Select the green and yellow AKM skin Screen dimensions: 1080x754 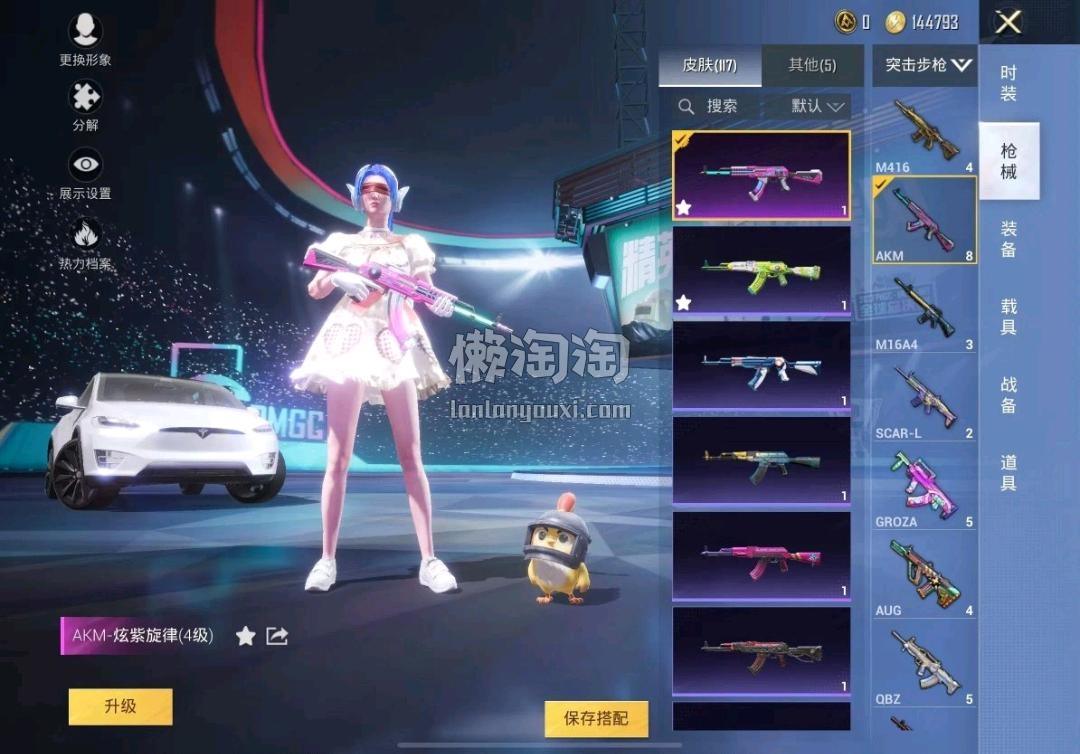click(x=761, y=271)
